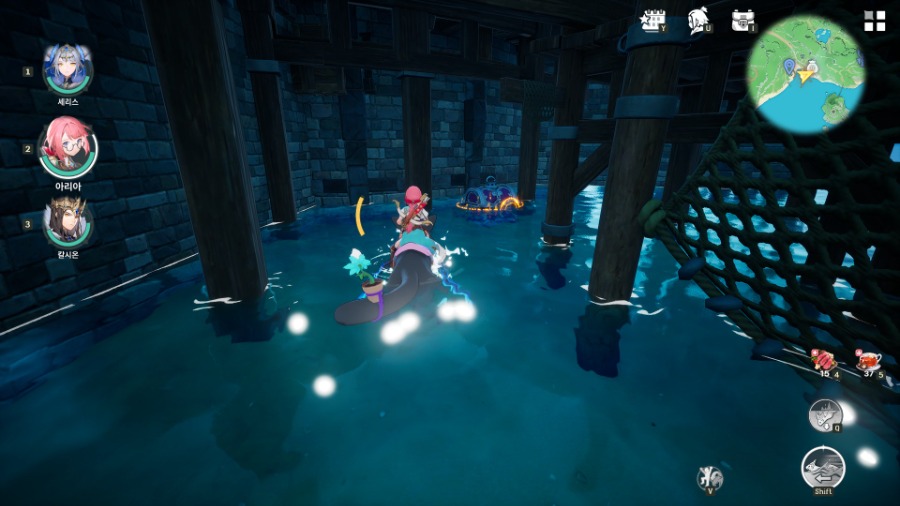Open the backpack inventory
900x506 pixels.
[742, 21]
